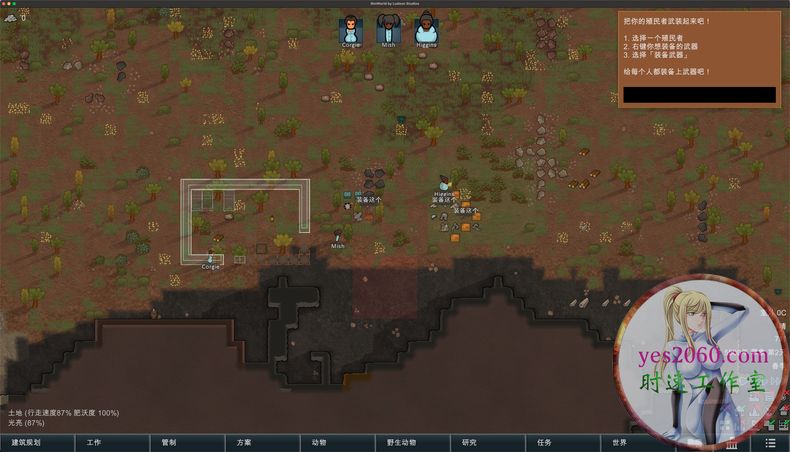Viewport: 790px width, 452px height.
Task: Open the 工作 (Work) tab
Action: click(94, 442)
